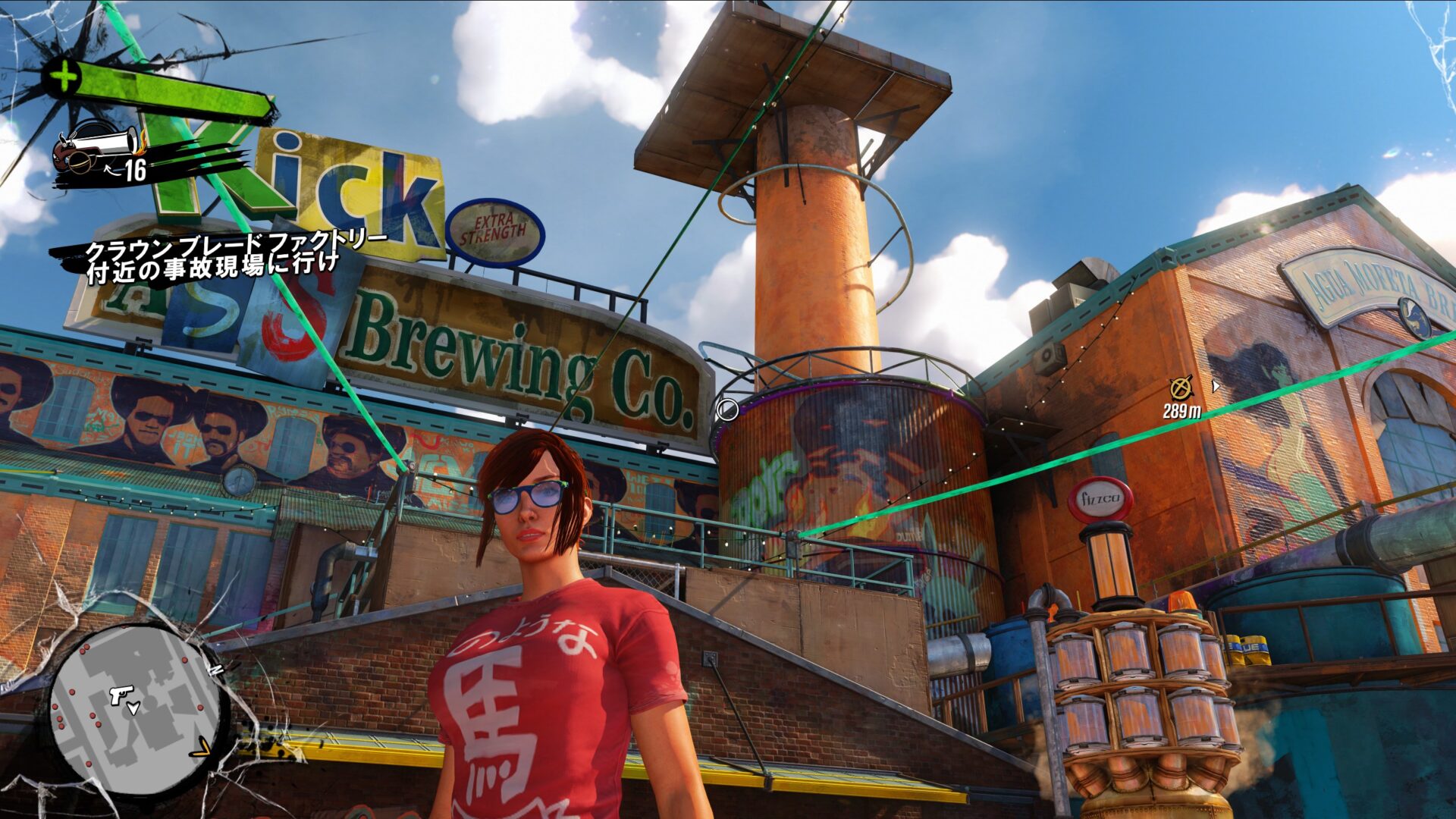This screenshot has height=819, width=1456.
Task: Open the 289m distance label dropdown
Action: pyautogui.click(x=1182, y=411)
